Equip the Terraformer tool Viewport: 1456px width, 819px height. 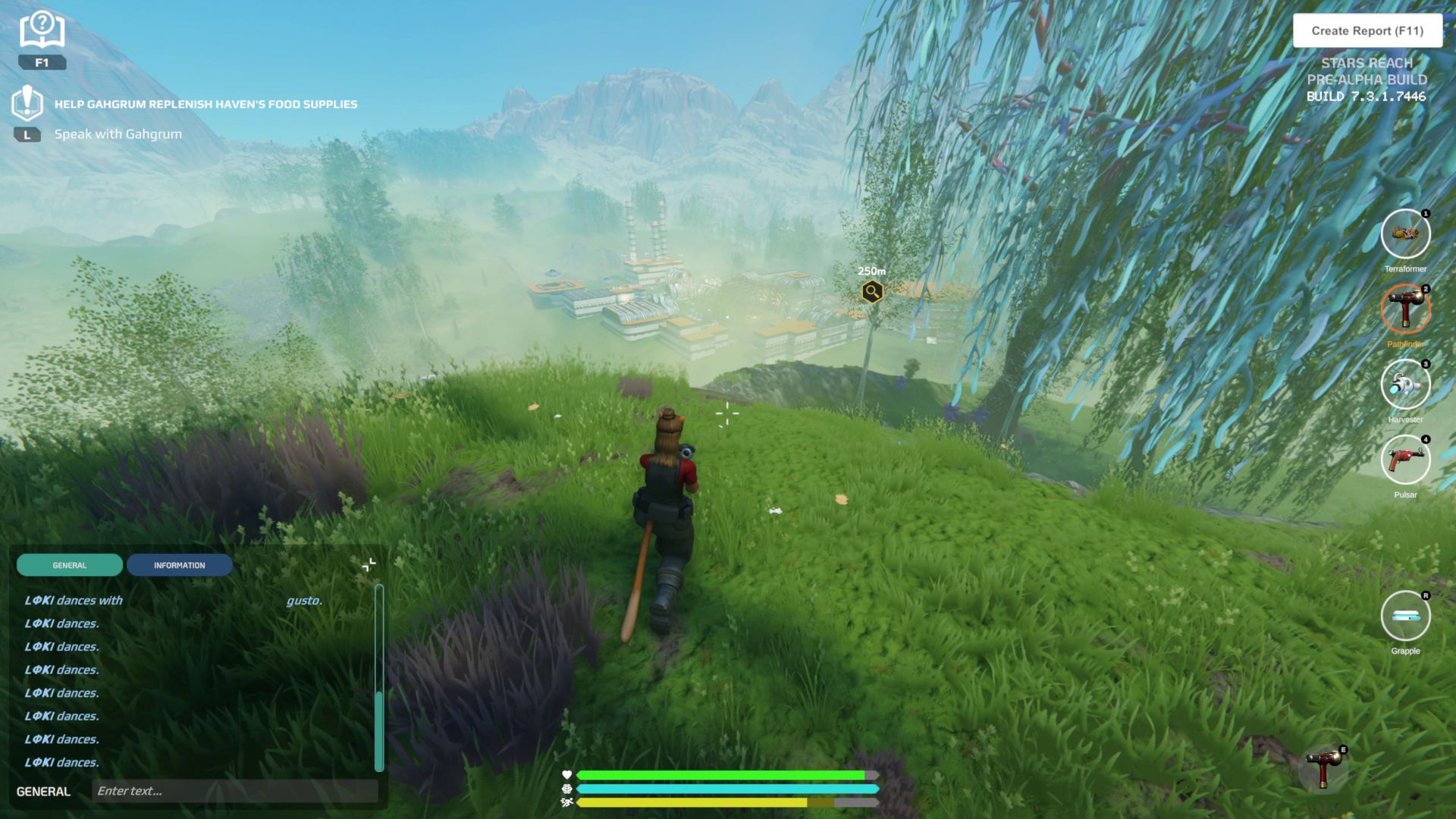pyautogui.click(x=1405, y=234)
